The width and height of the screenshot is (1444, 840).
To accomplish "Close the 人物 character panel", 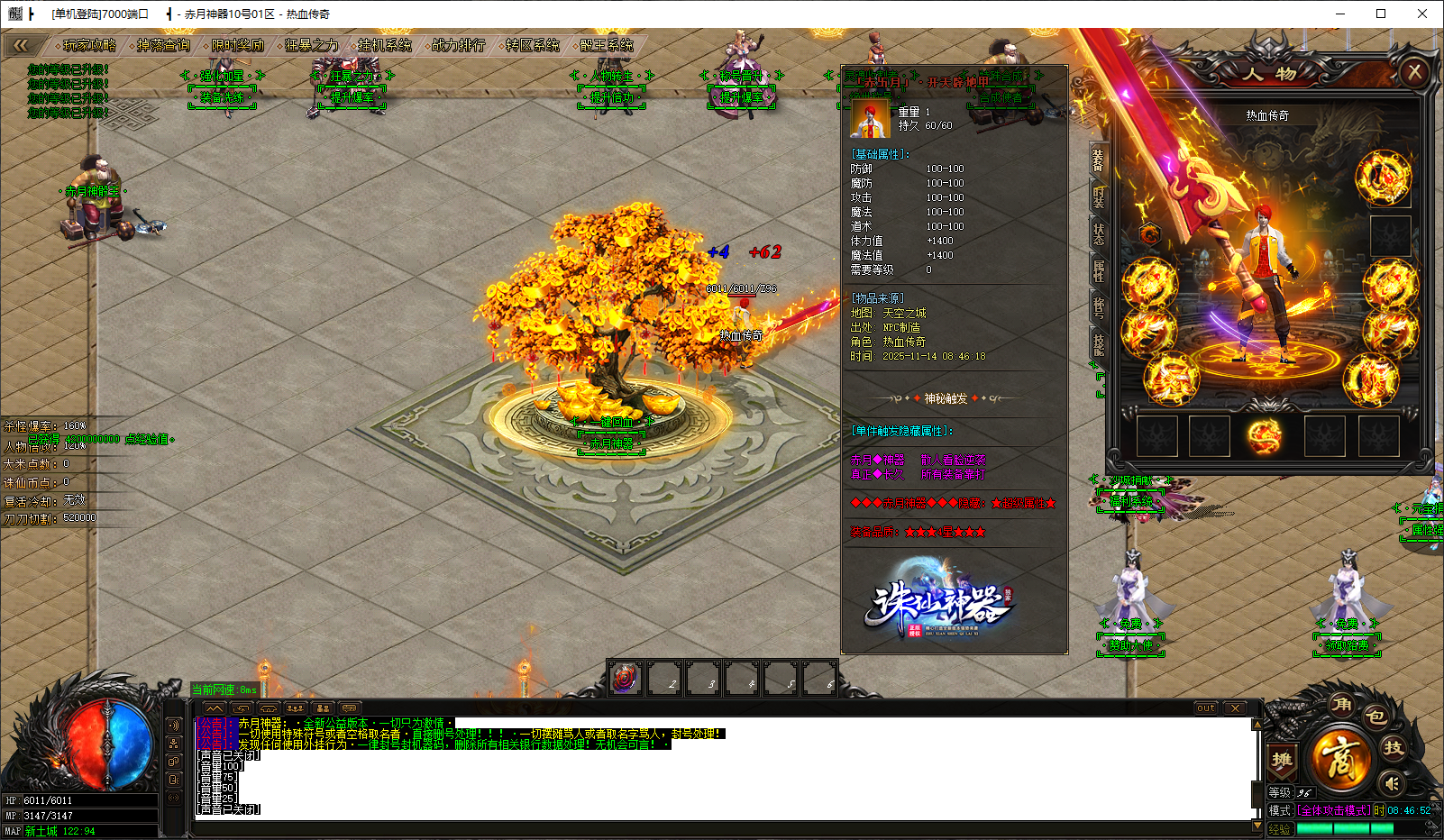I will (x=1414, y=72).
